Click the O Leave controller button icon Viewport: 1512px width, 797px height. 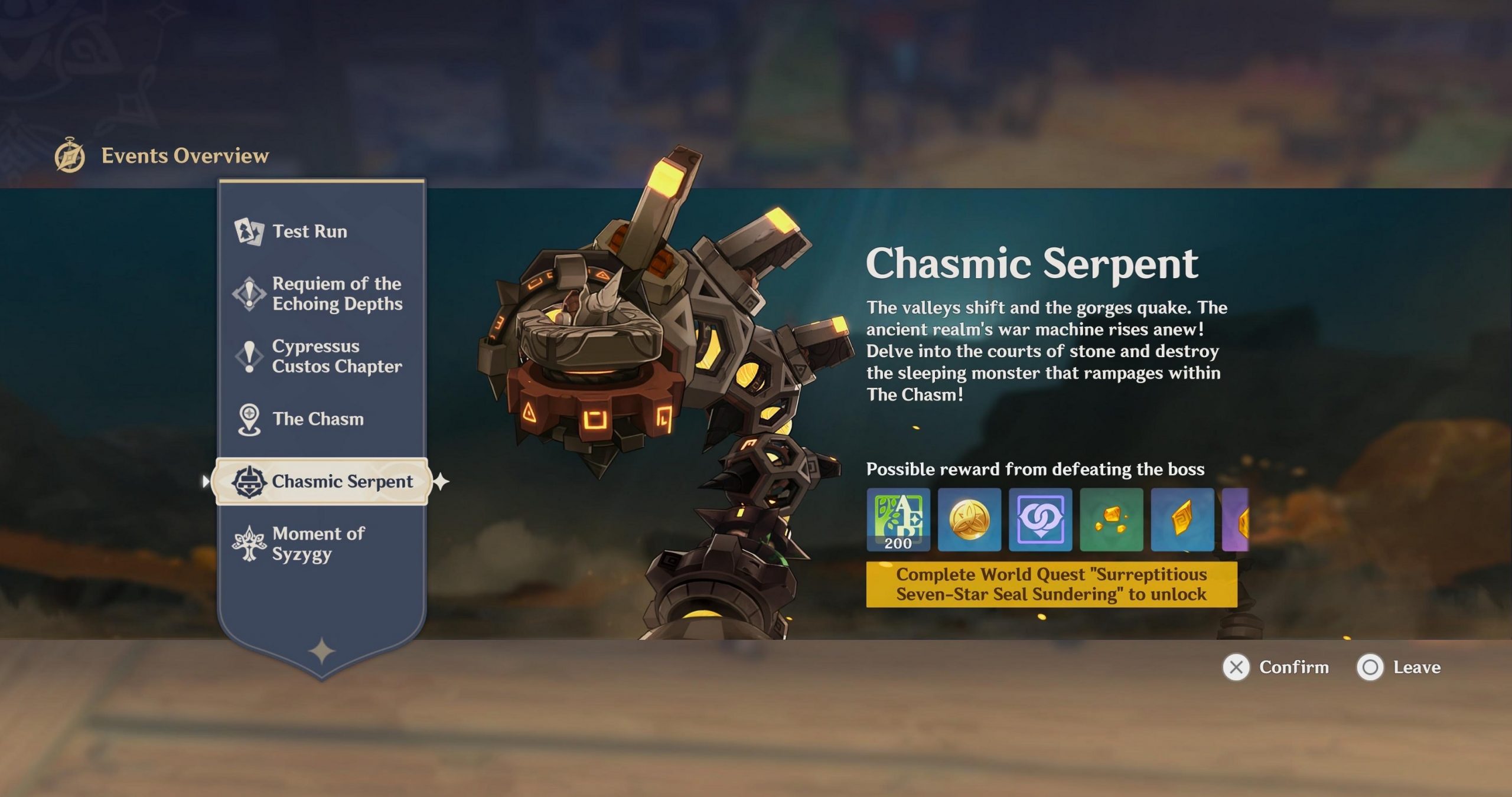pos(1371,667)
